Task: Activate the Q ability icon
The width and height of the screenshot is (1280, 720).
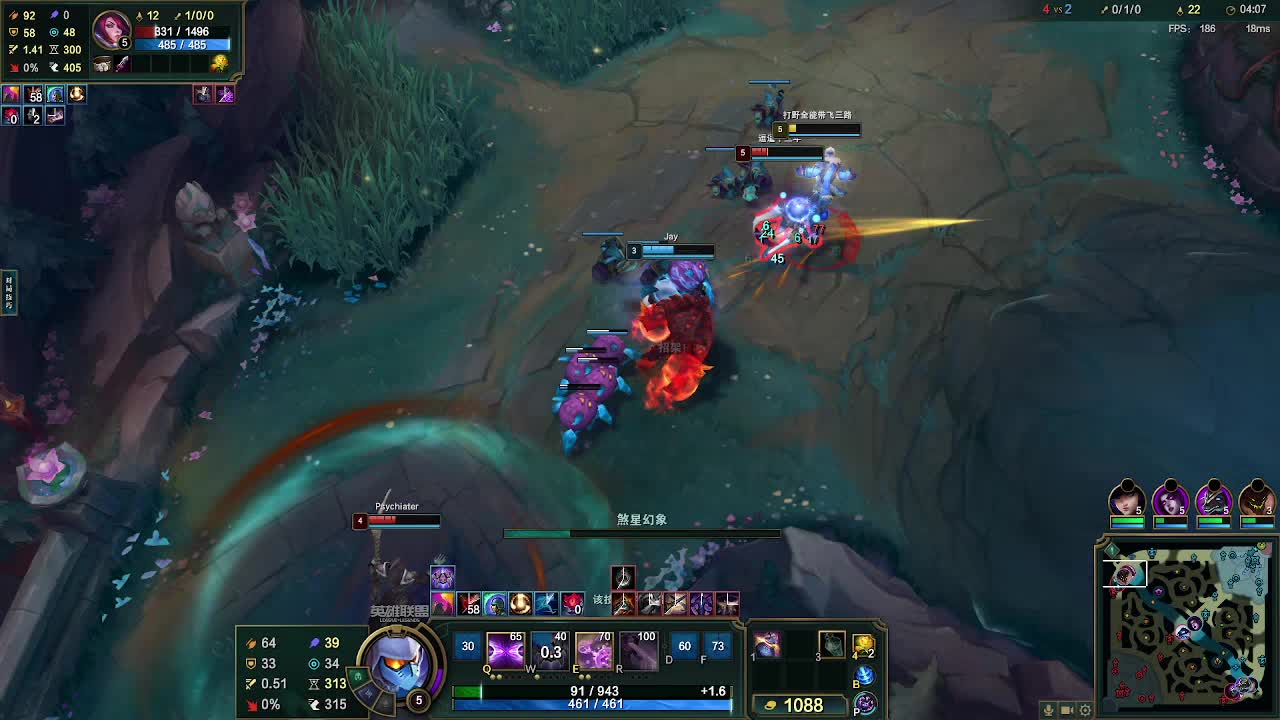Action: tap(505, 651)
